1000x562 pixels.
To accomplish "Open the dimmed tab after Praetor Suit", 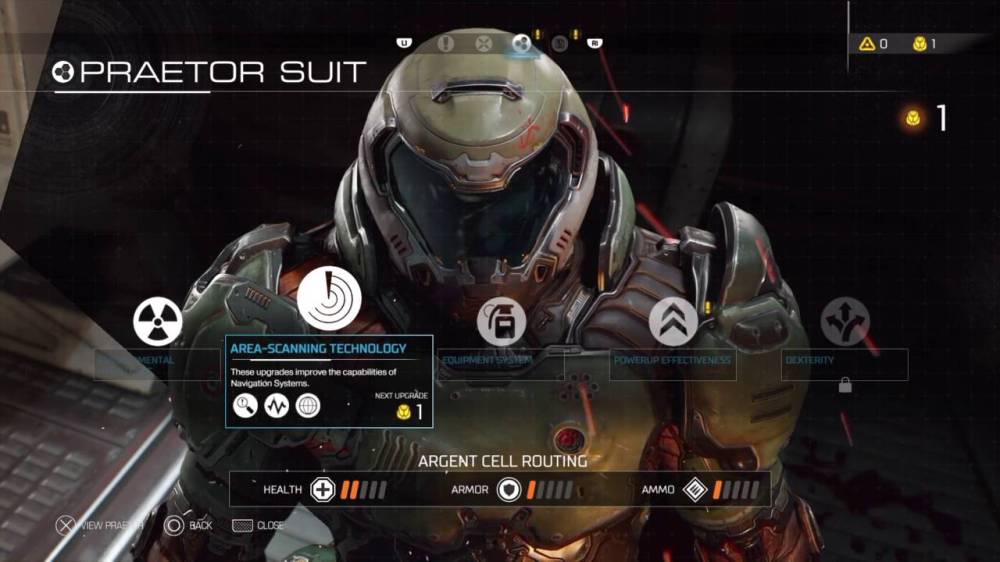I will (x=560, y=43).
